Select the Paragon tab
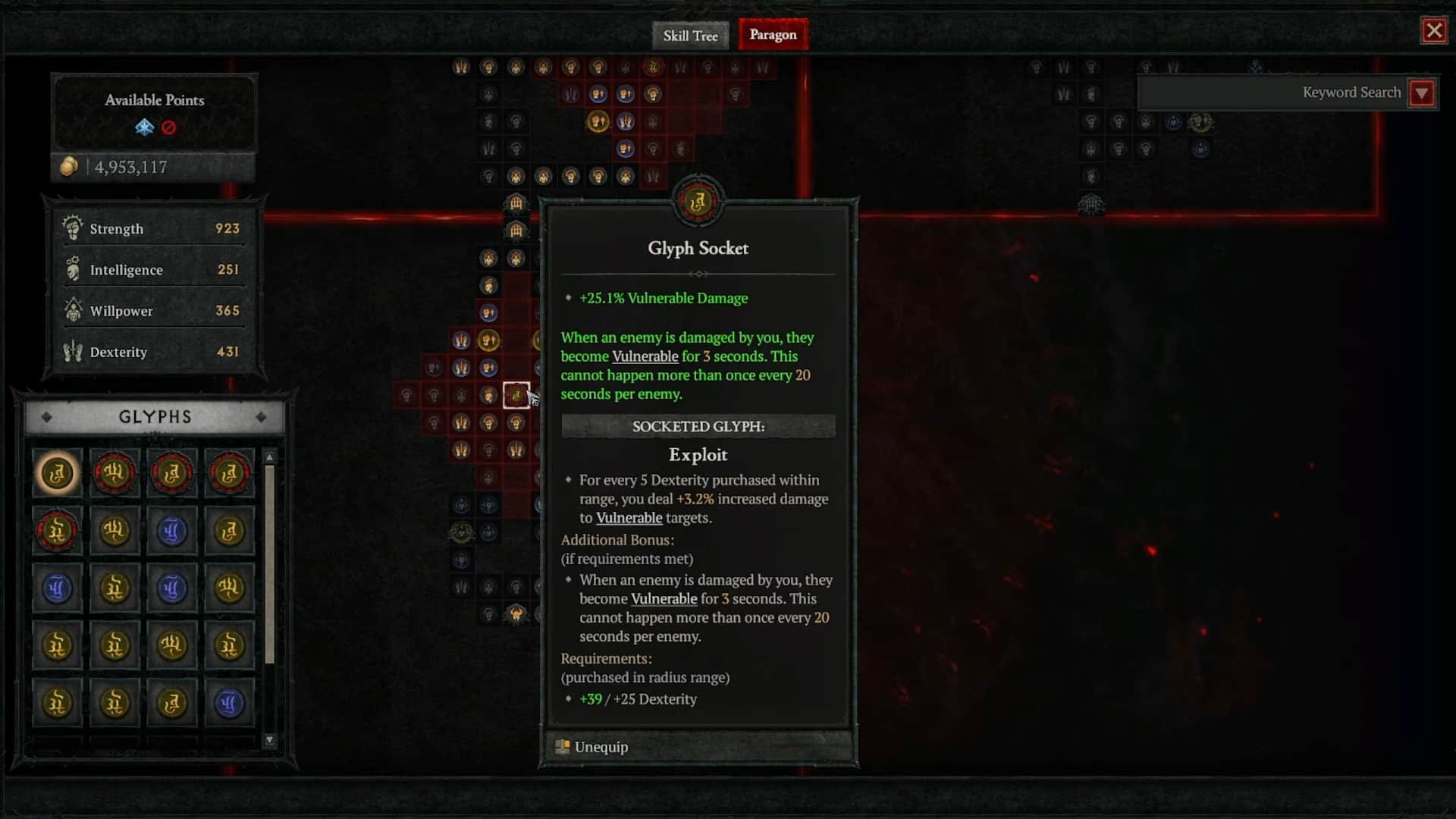The height and width of the screenshot is (819, 1456). coord(772,35)
